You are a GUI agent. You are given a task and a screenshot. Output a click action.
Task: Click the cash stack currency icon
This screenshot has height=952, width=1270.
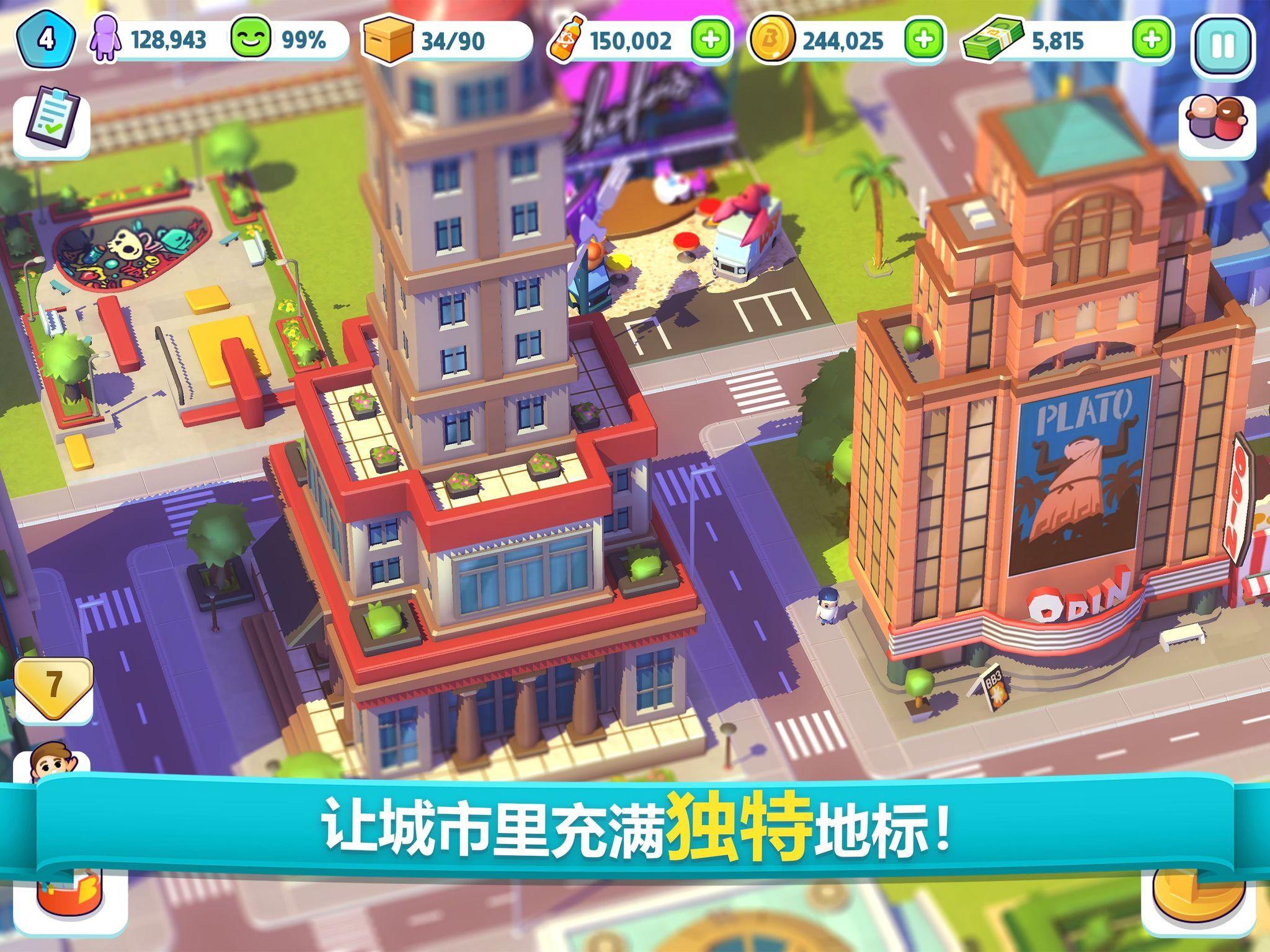(992, 40)
